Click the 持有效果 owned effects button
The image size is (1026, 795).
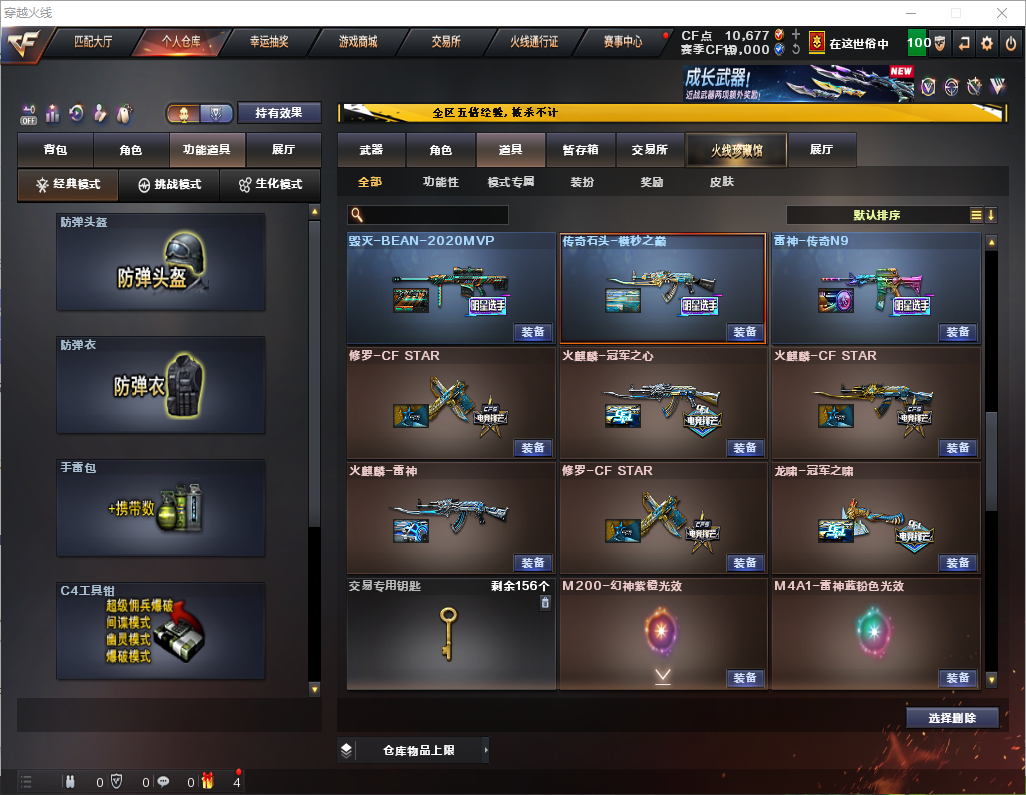279,113
